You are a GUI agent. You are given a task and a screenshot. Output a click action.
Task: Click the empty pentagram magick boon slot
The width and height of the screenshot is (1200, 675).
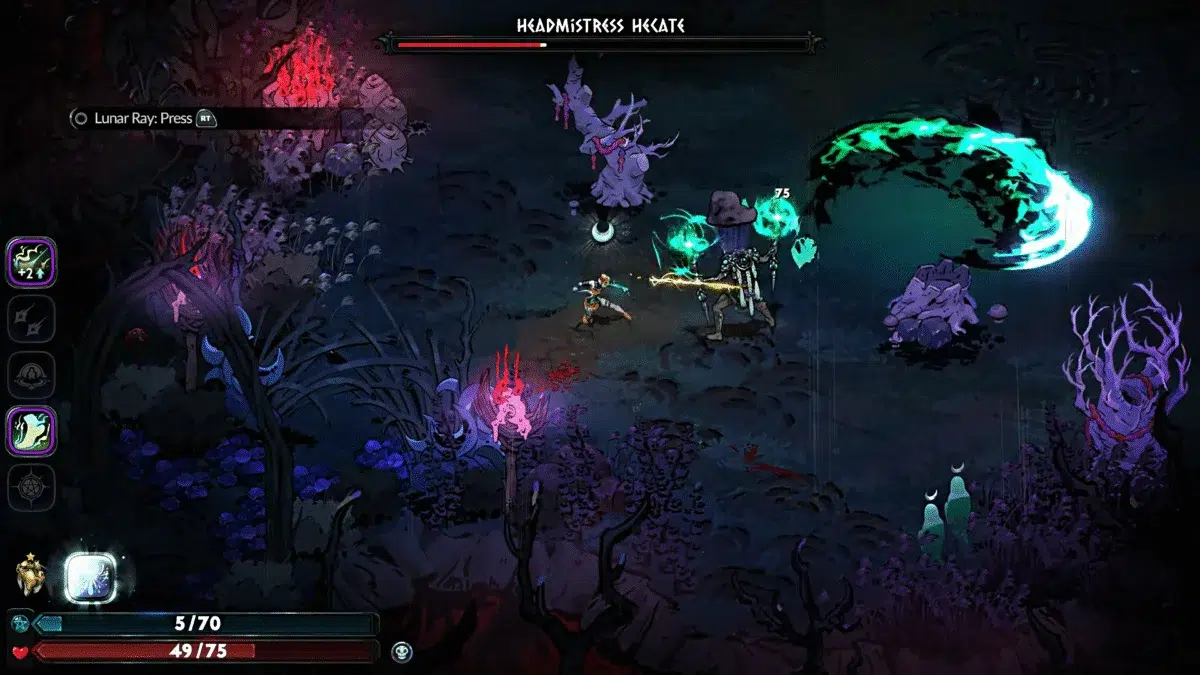point(32,488)
